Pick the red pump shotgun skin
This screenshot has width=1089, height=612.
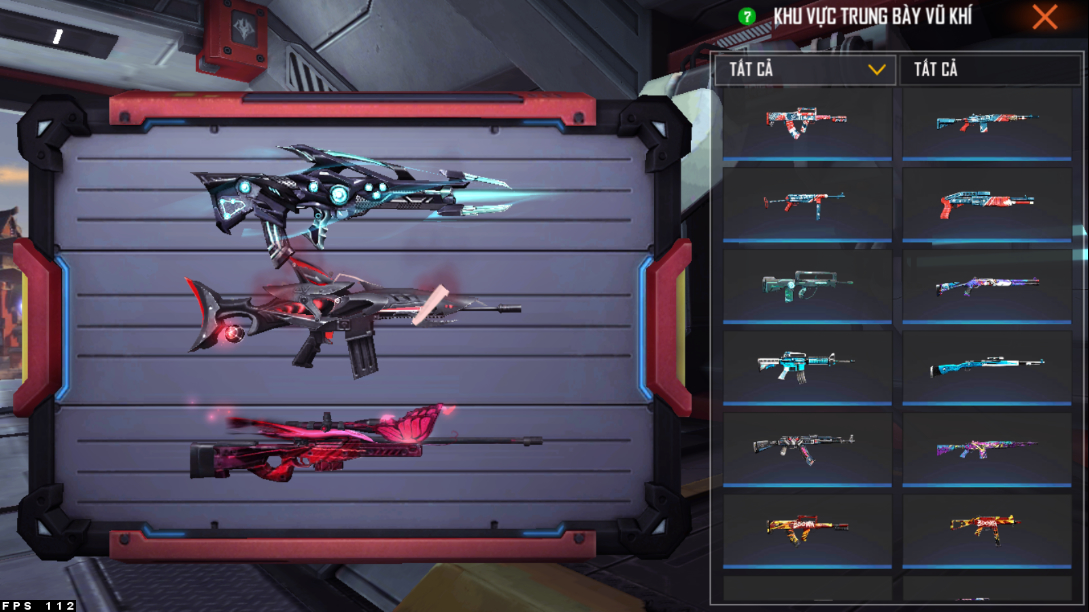tap(988, 203)
